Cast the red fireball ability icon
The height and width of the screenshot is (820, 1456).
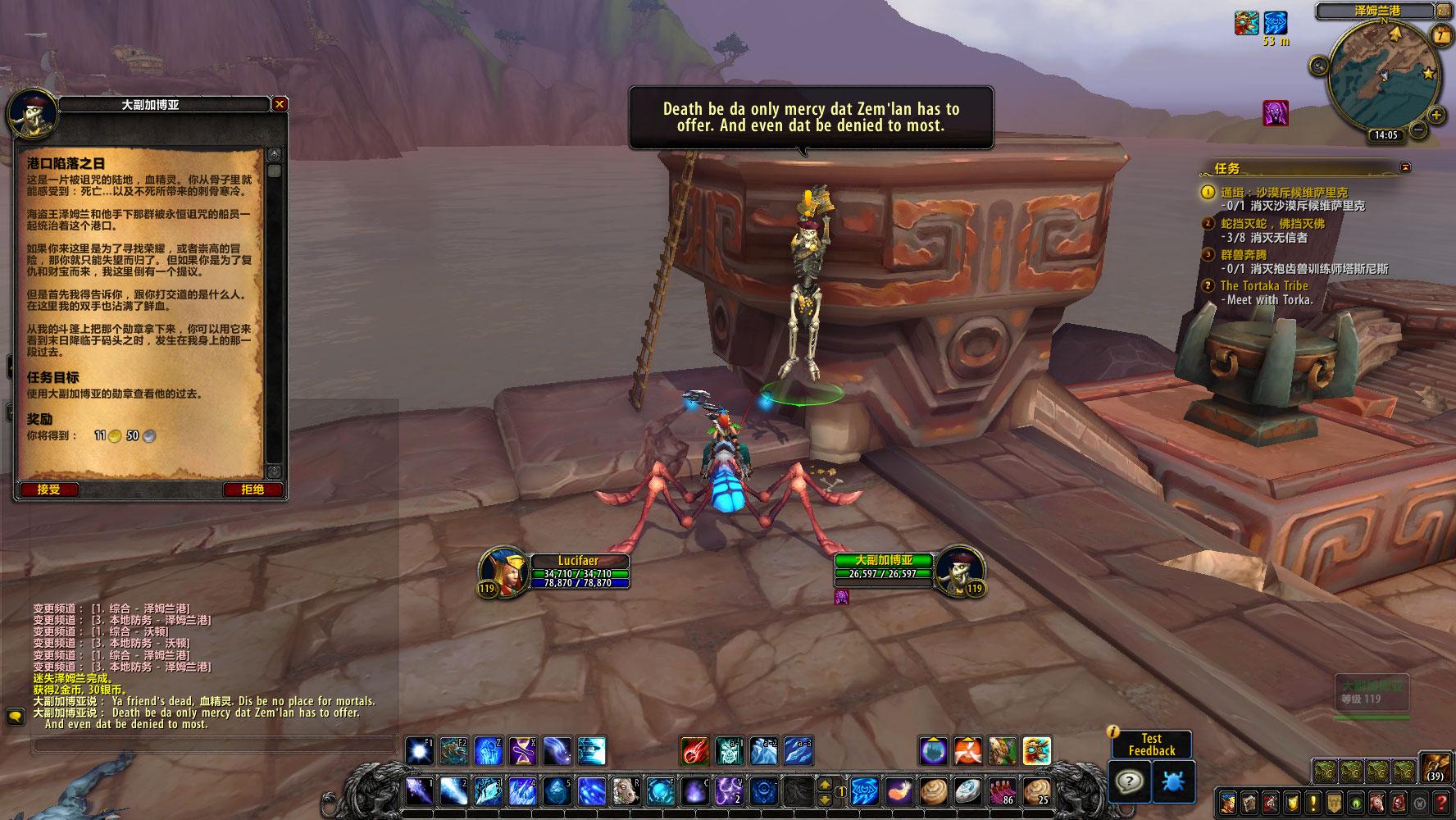(x=694, y=750)
